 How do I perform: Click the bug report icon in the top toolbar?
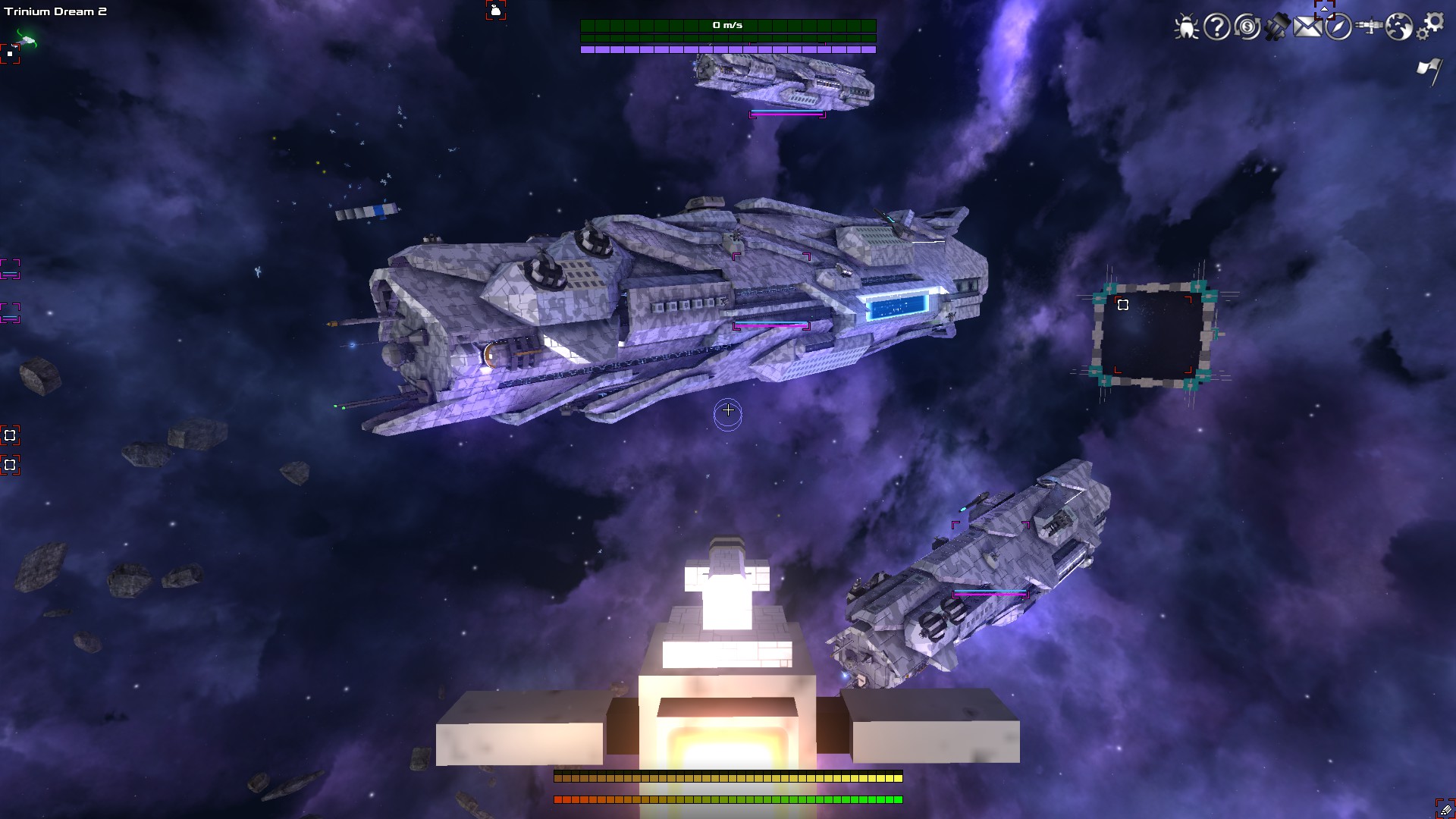1187,27
